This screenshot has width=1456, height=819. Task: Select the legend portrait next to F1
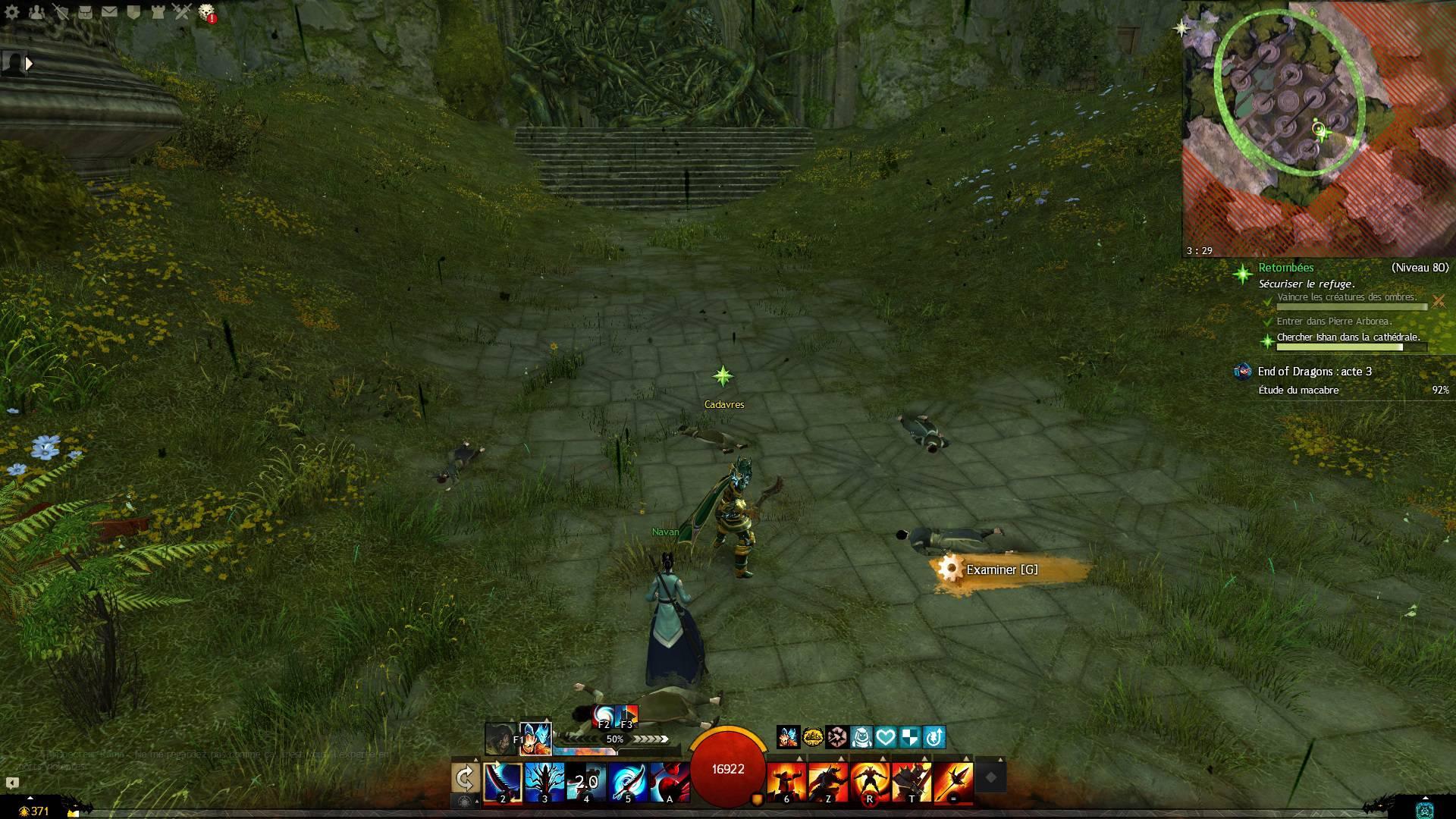[535, 739]
